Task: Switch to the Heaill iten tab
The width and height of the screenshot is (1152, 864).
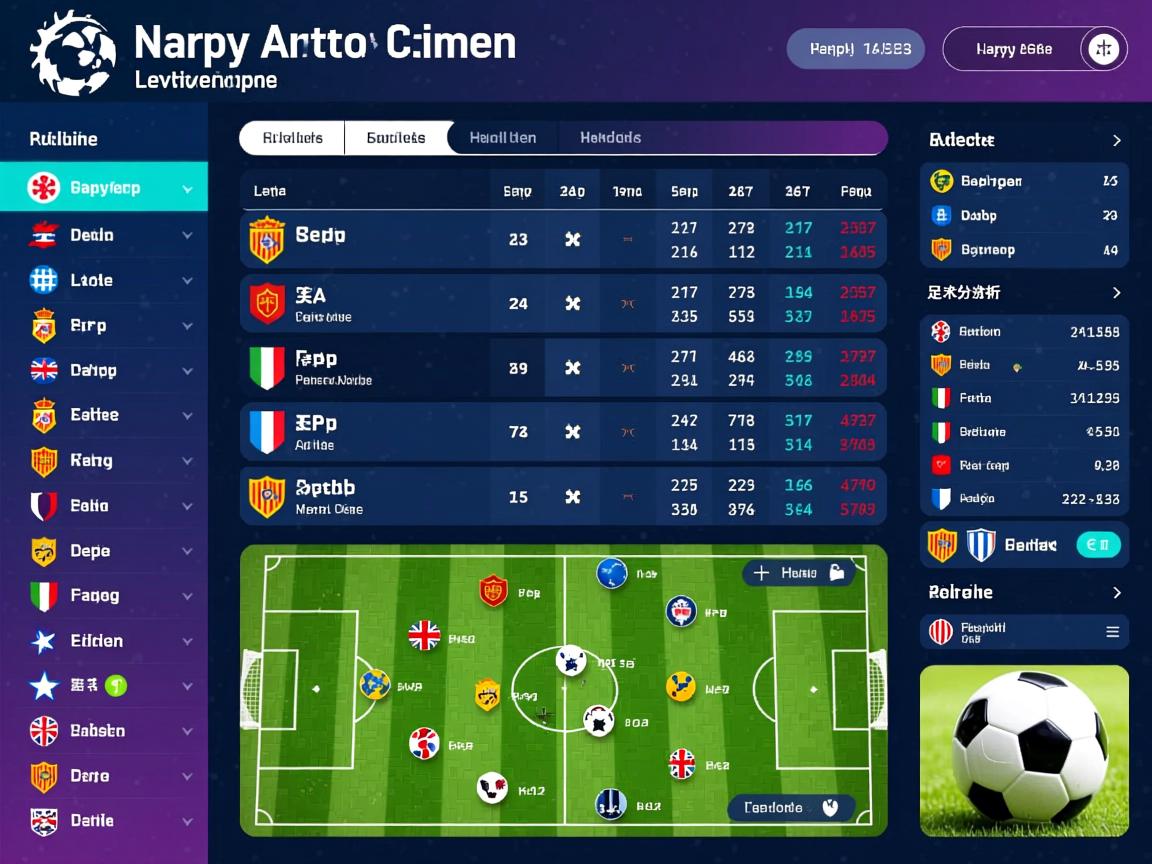Action: click(502, 138)
